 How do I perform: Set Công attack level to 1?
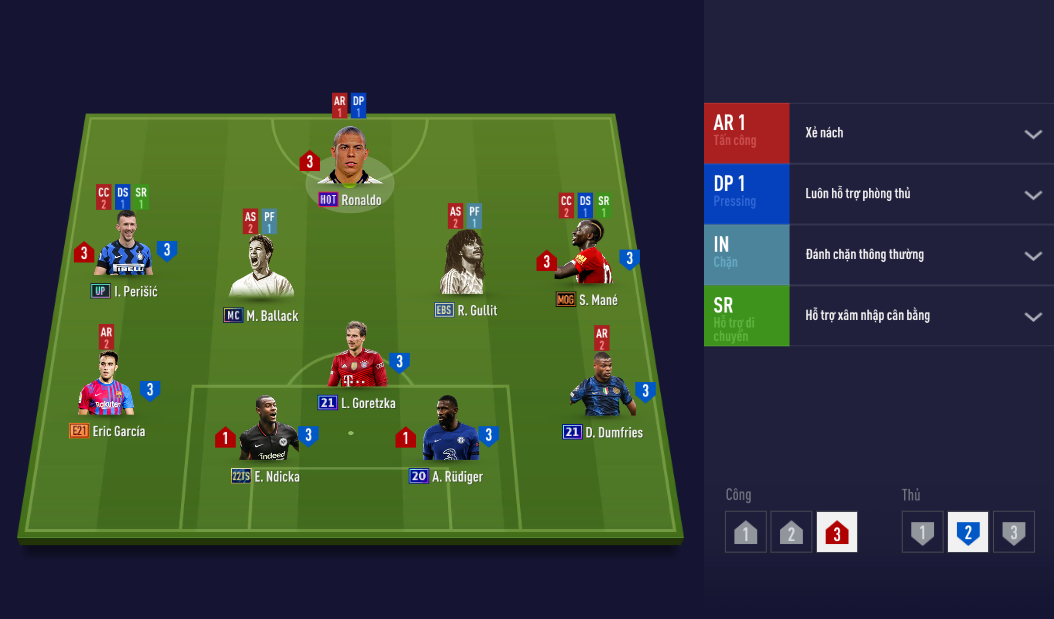[x=745, y=532]
